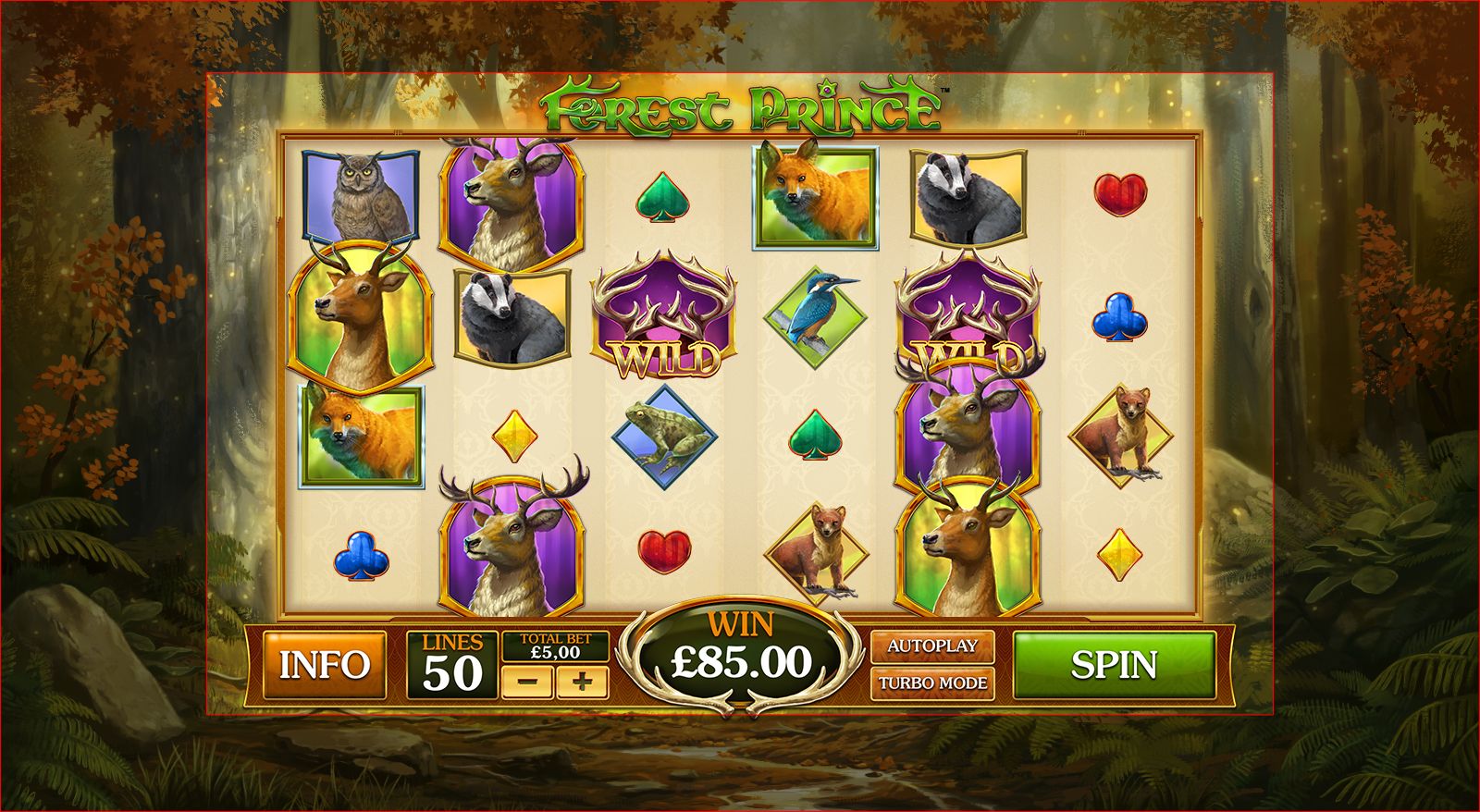Decrease the total bet with the minus button
The width and height of the screenshot is (1480, 812).
coord(530,681)
